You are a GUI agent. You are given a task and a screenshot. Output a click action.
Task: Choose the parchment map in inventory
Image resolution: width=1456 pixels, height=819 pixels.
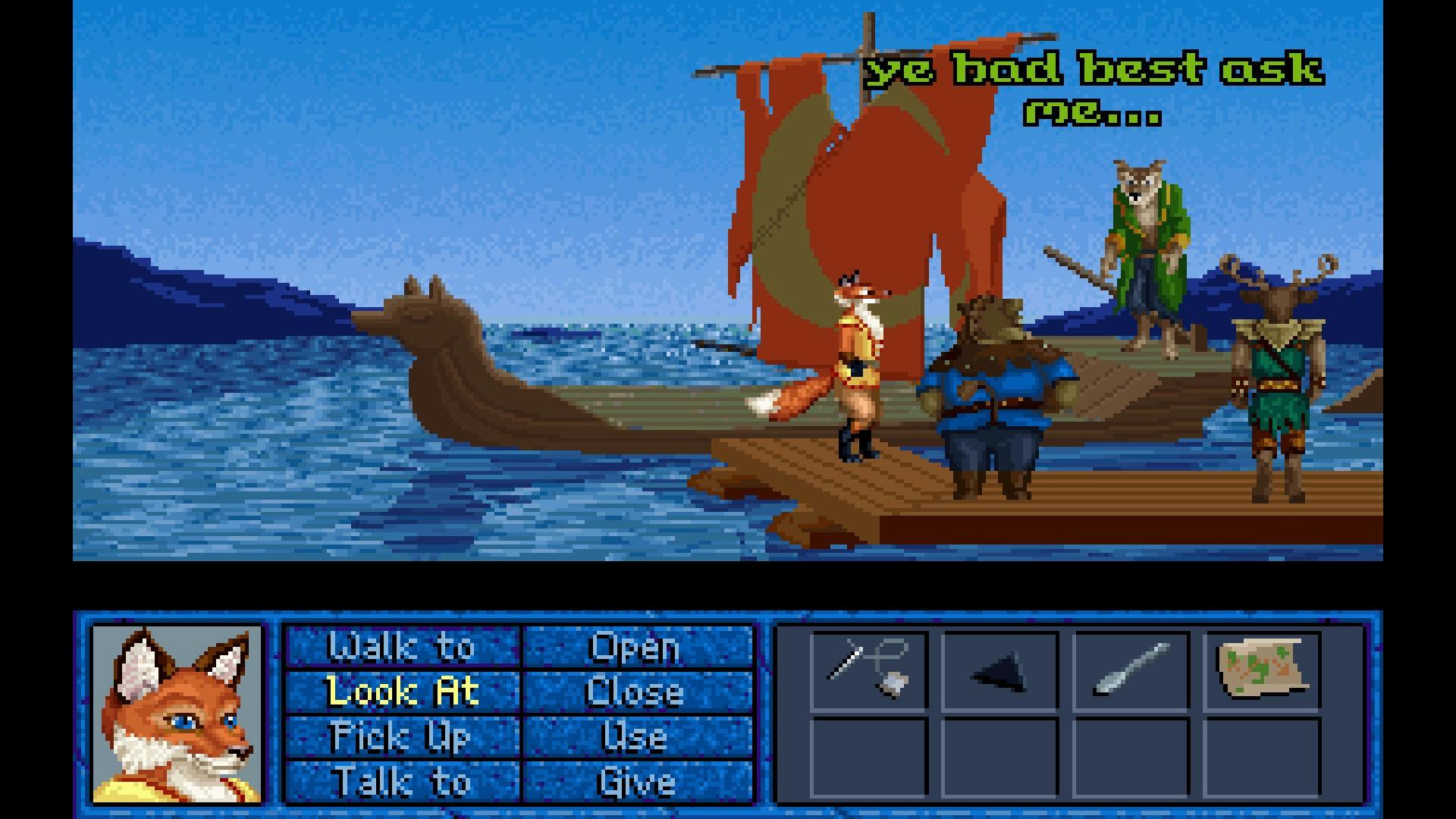1262,667
